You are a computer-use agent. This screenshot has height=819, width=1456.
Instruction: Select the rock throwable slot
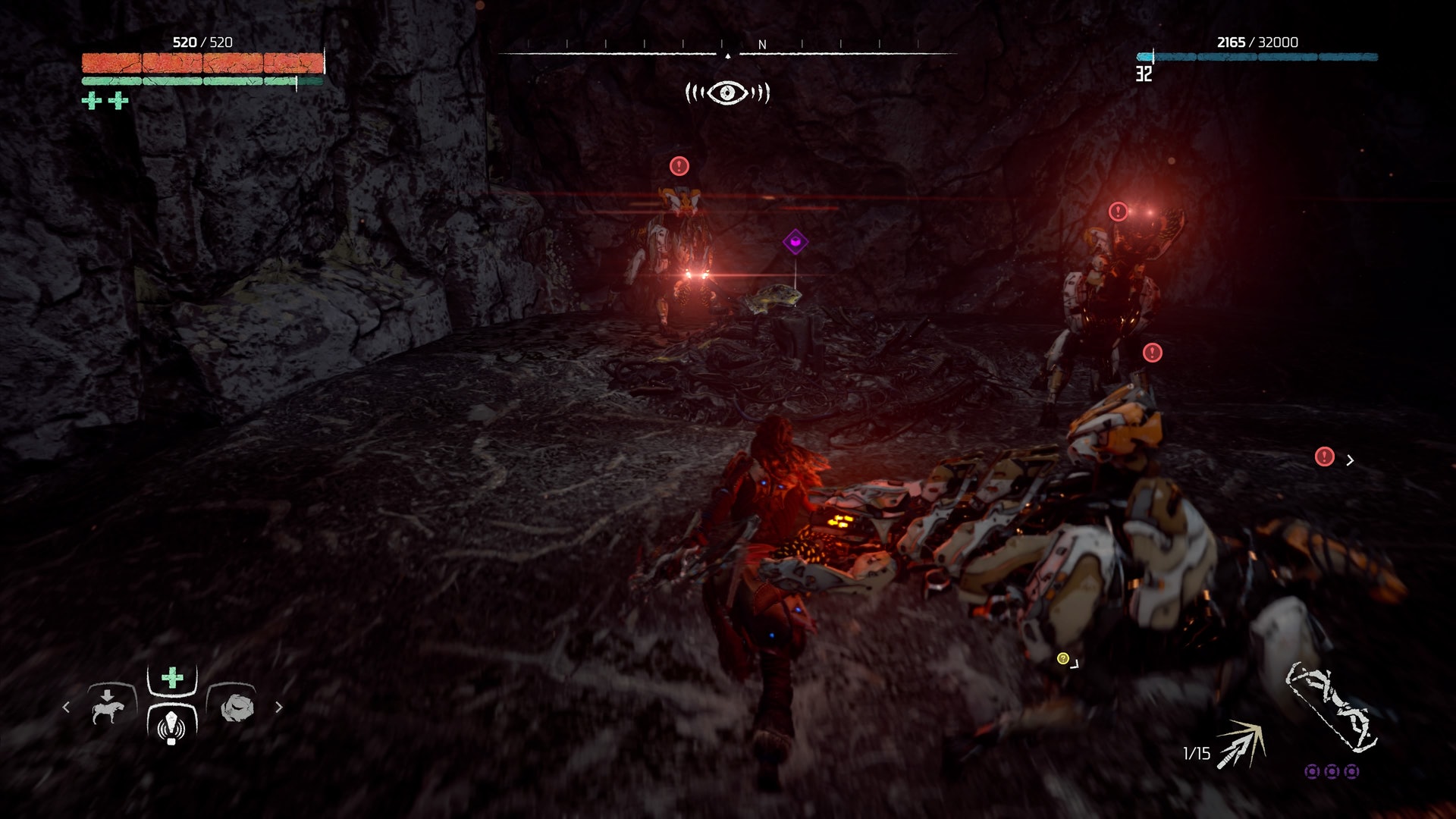pyautogui.click(x=236, y=708)
